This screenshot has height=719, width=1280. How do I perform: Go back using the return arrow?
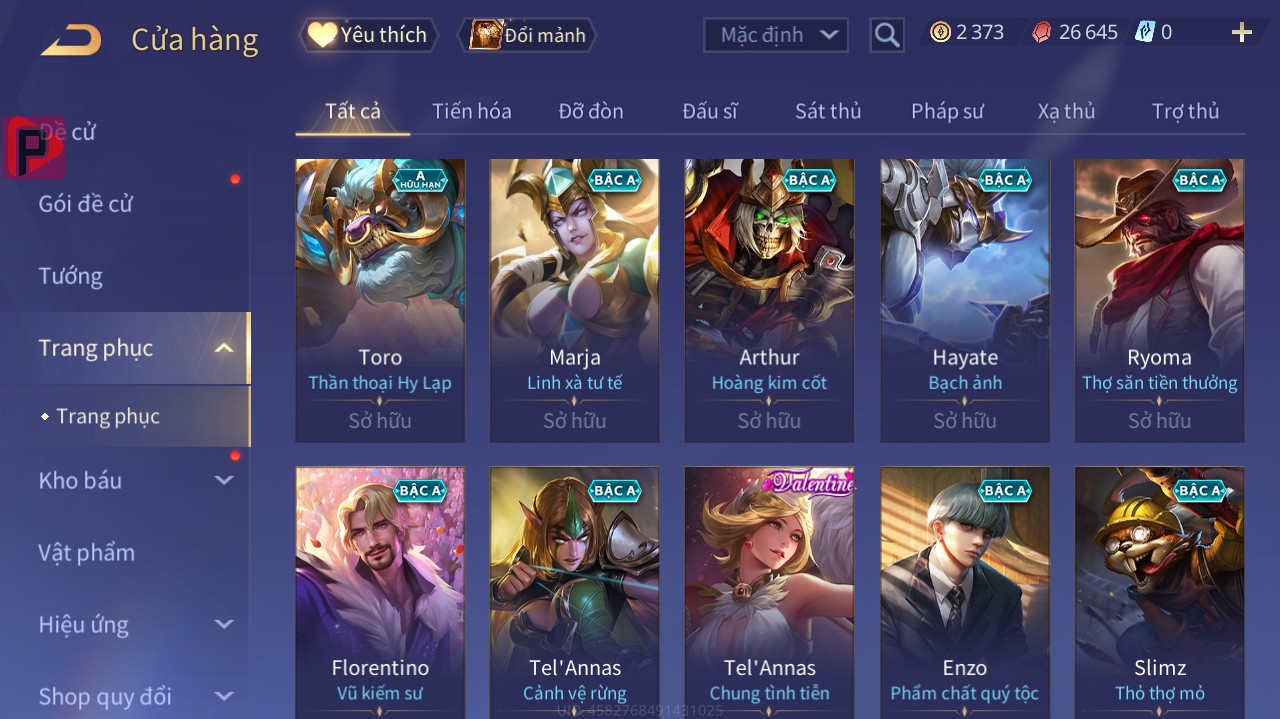(x=71, y=40)
